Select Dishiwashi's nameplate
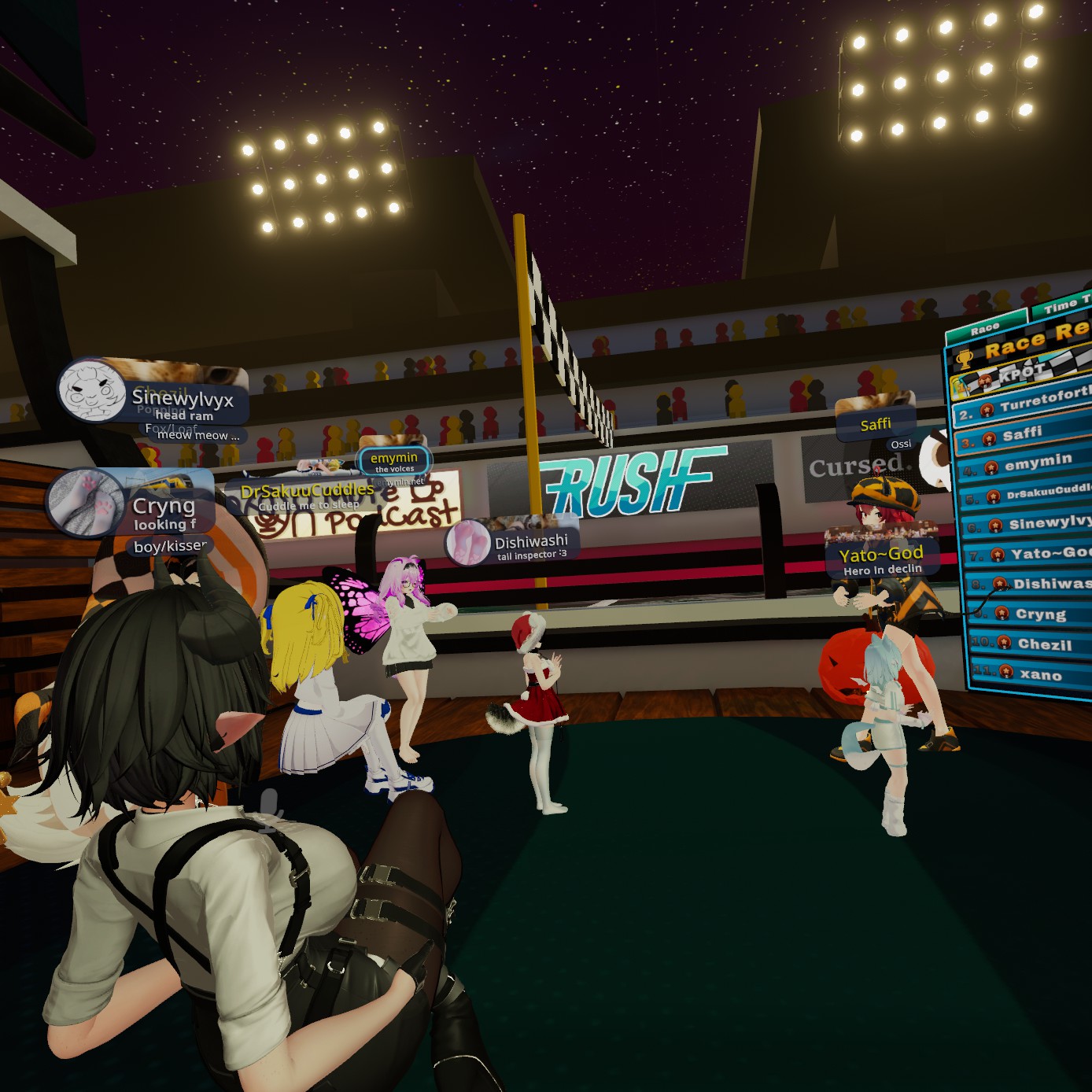1092x1092 pixels. point(530,543)
